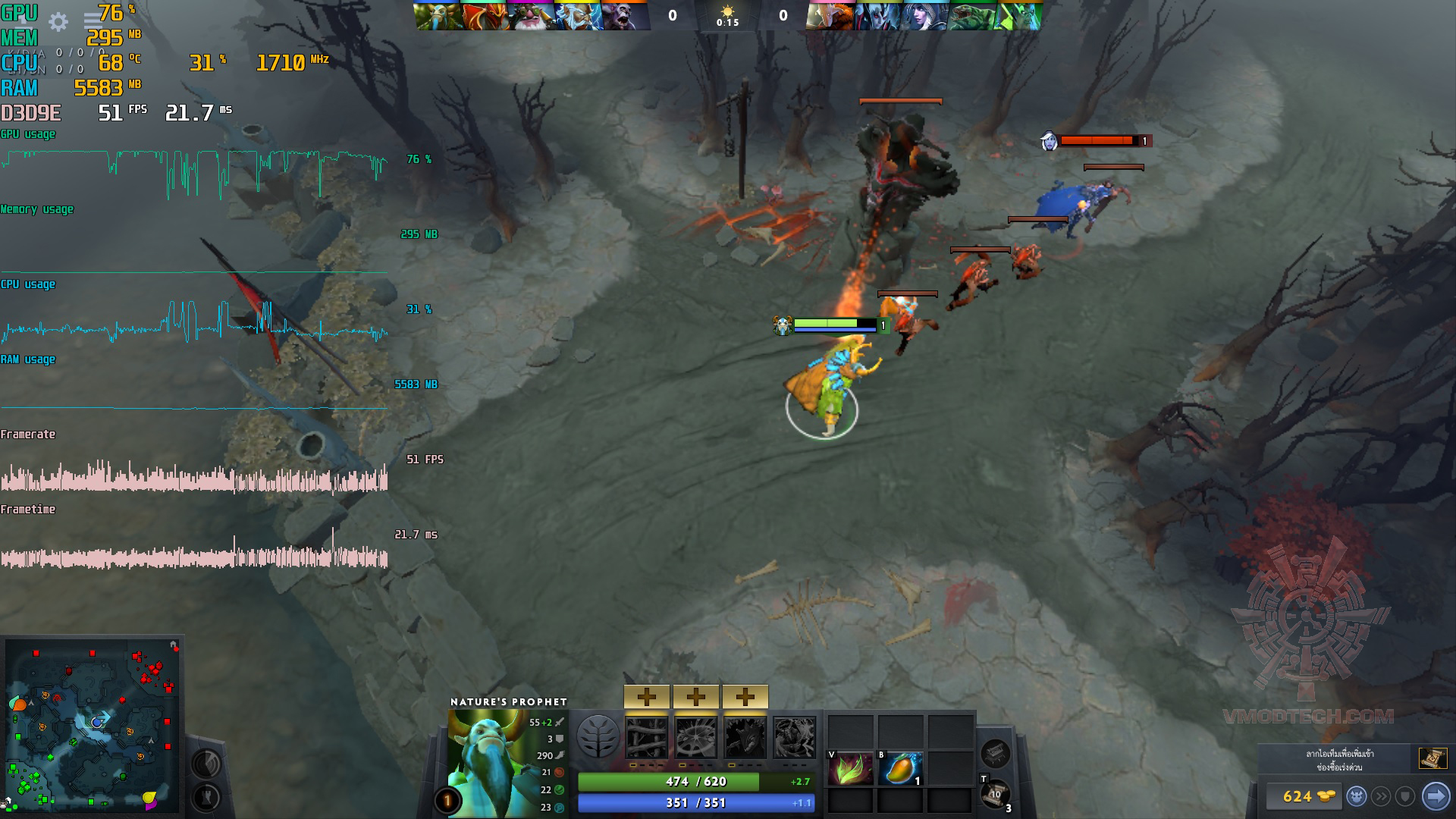Open the shop via the gold counter
Screen dimensions: 1456x819
click(1303, 796)
